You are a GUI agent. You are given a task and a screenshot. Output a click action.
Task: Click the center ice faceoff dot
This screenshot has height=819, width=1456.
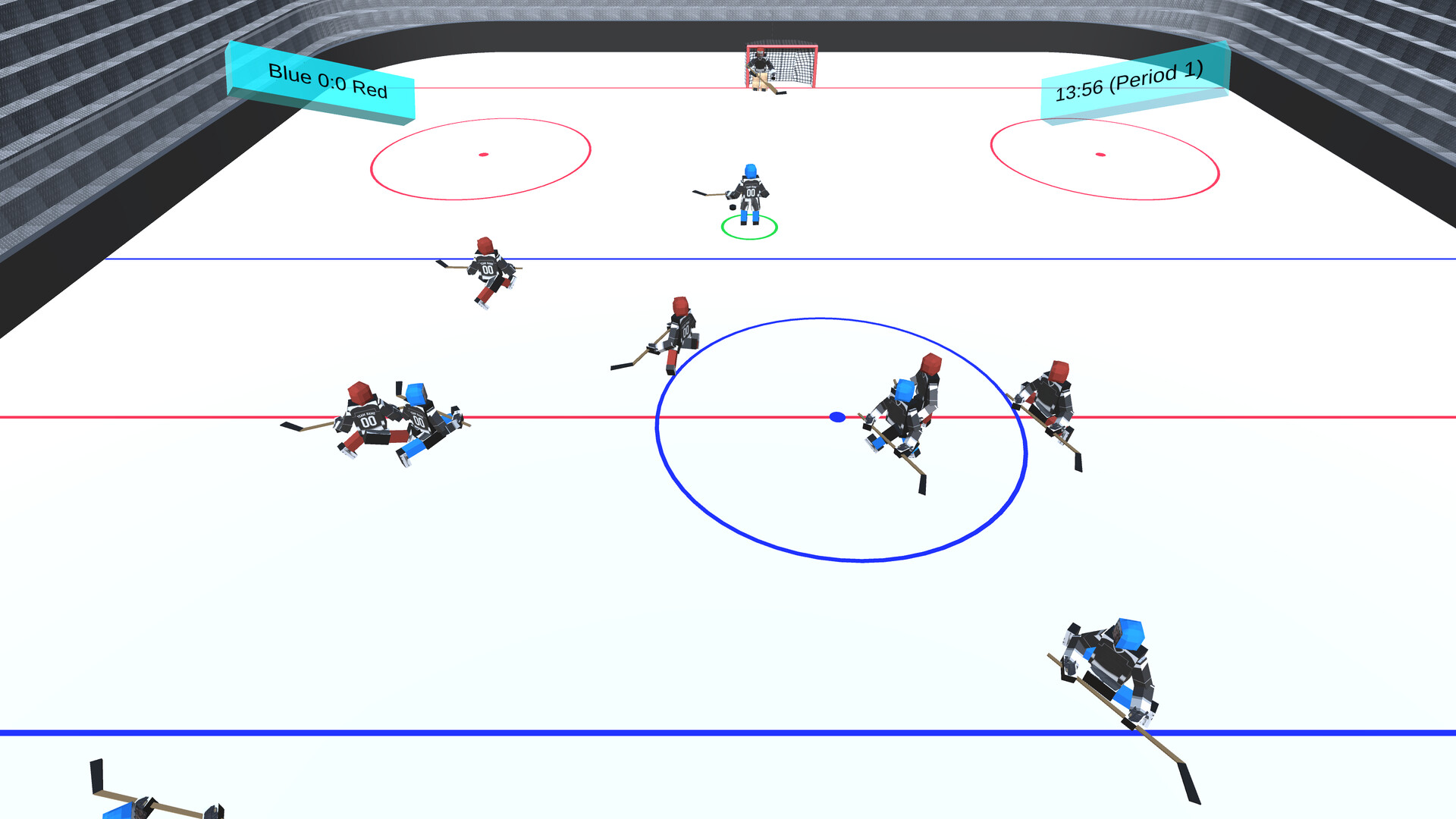click(x=836, y=417)
